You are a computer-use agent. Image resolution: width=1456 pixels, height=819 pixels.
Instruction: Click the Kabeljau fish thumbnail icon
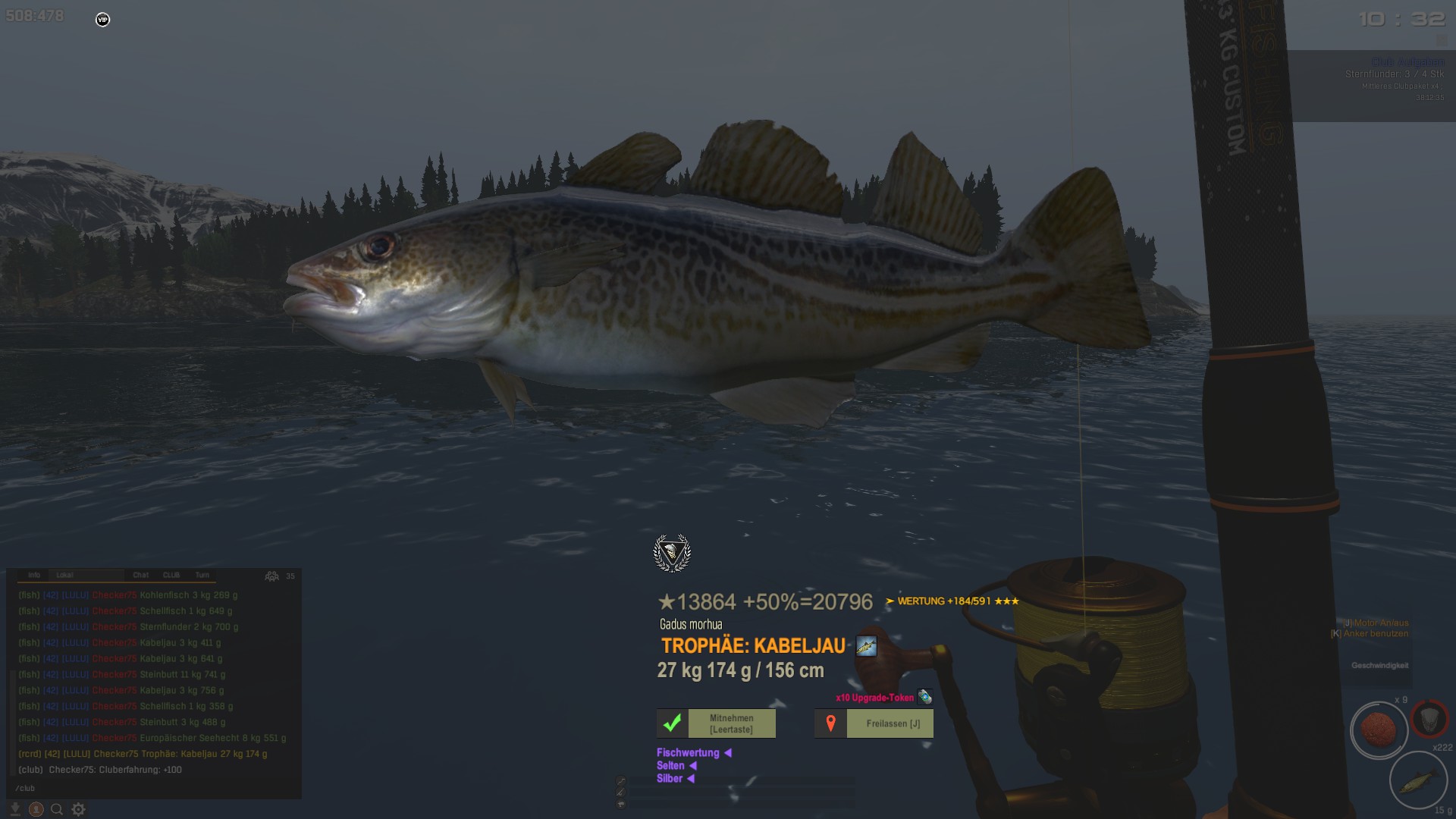(x=866, y=646)
